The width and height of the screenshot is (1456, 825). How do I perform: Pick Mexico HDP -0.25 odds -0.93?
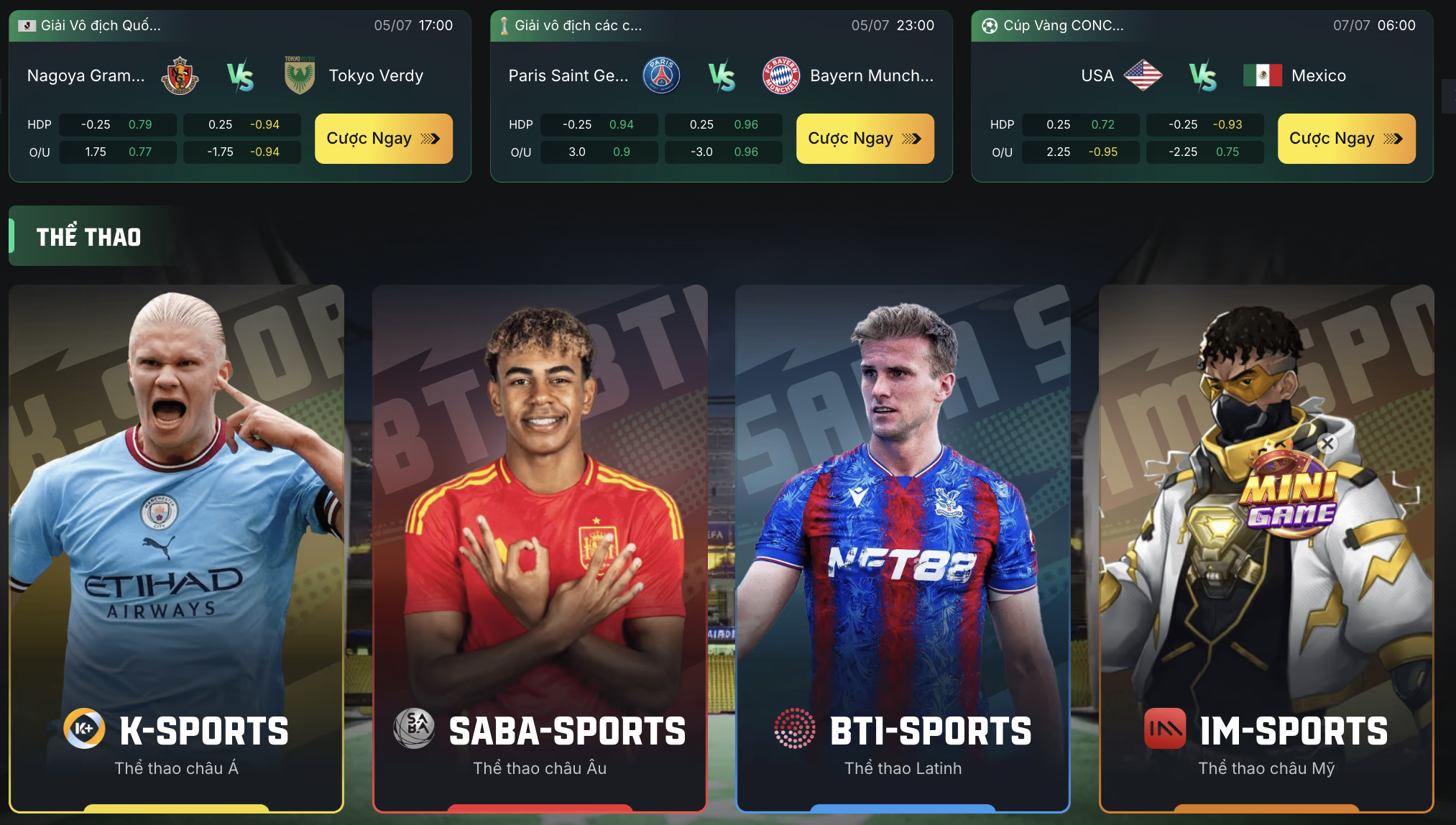(1205, 125)
